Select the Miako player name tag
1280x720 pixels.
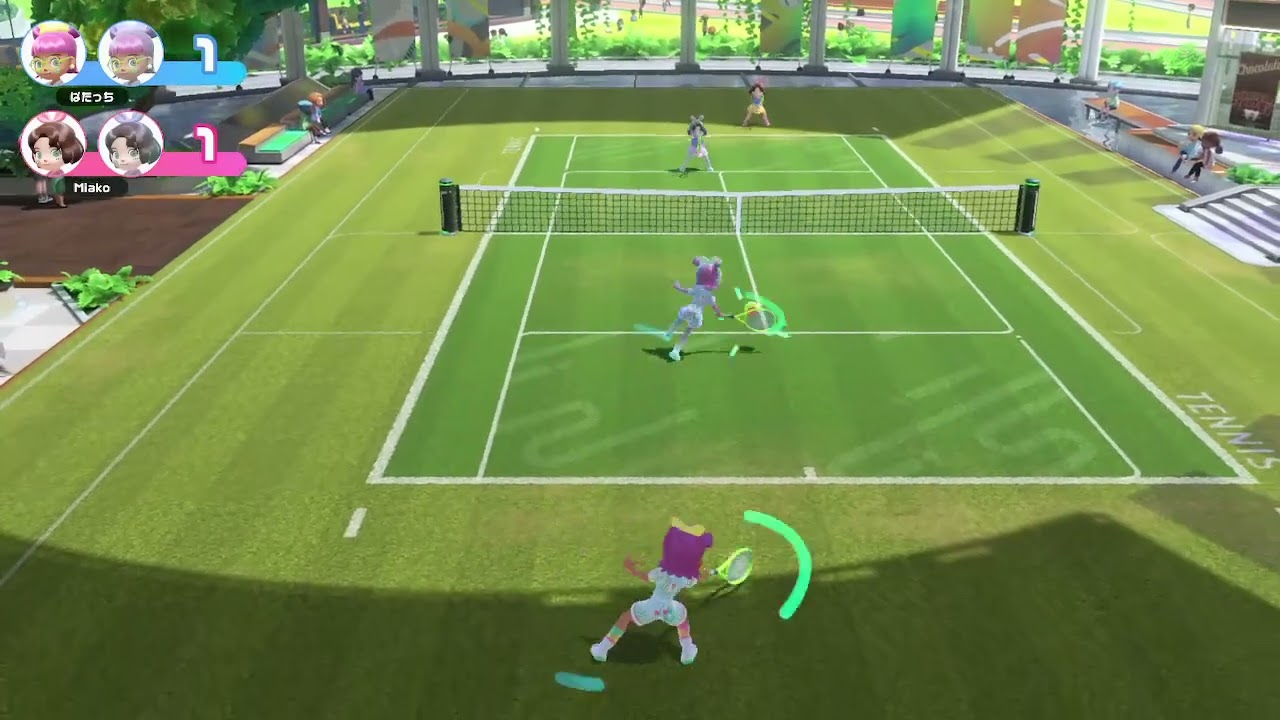click(92, 187)
